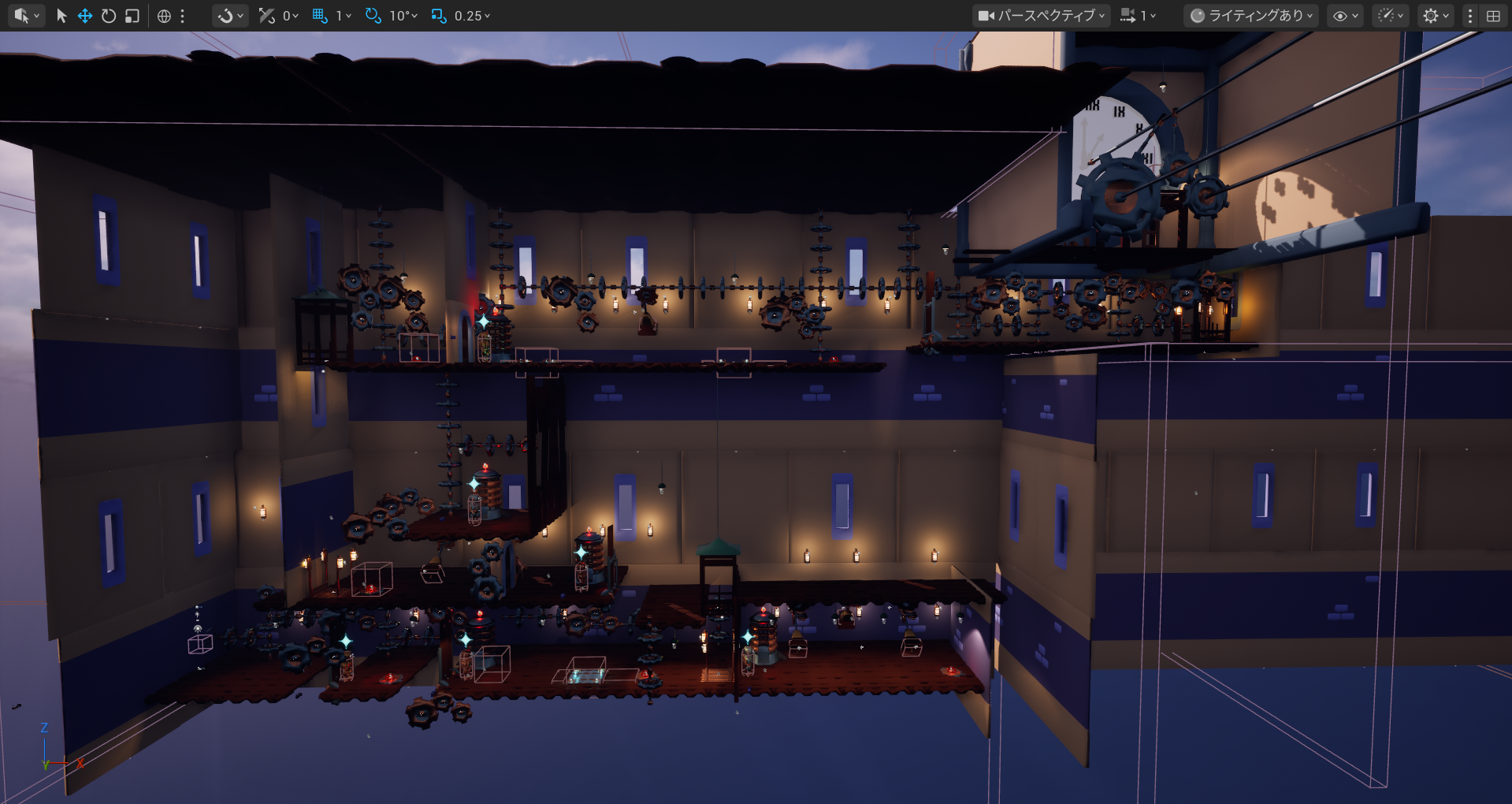Screen dimensions: 1512x804
Task: Select the scale tool
Action: click(x=132, y=16)
